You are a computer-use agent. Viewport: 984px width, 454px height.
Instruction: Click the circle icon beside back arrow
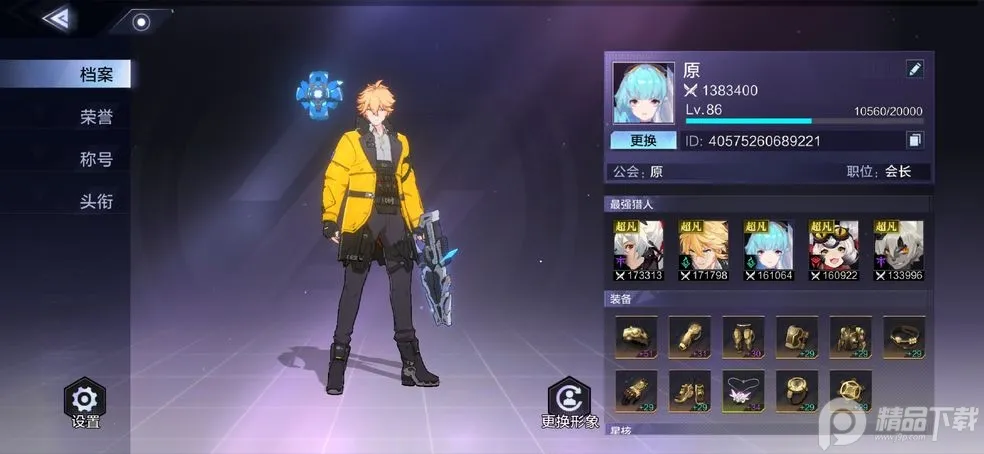141,22
